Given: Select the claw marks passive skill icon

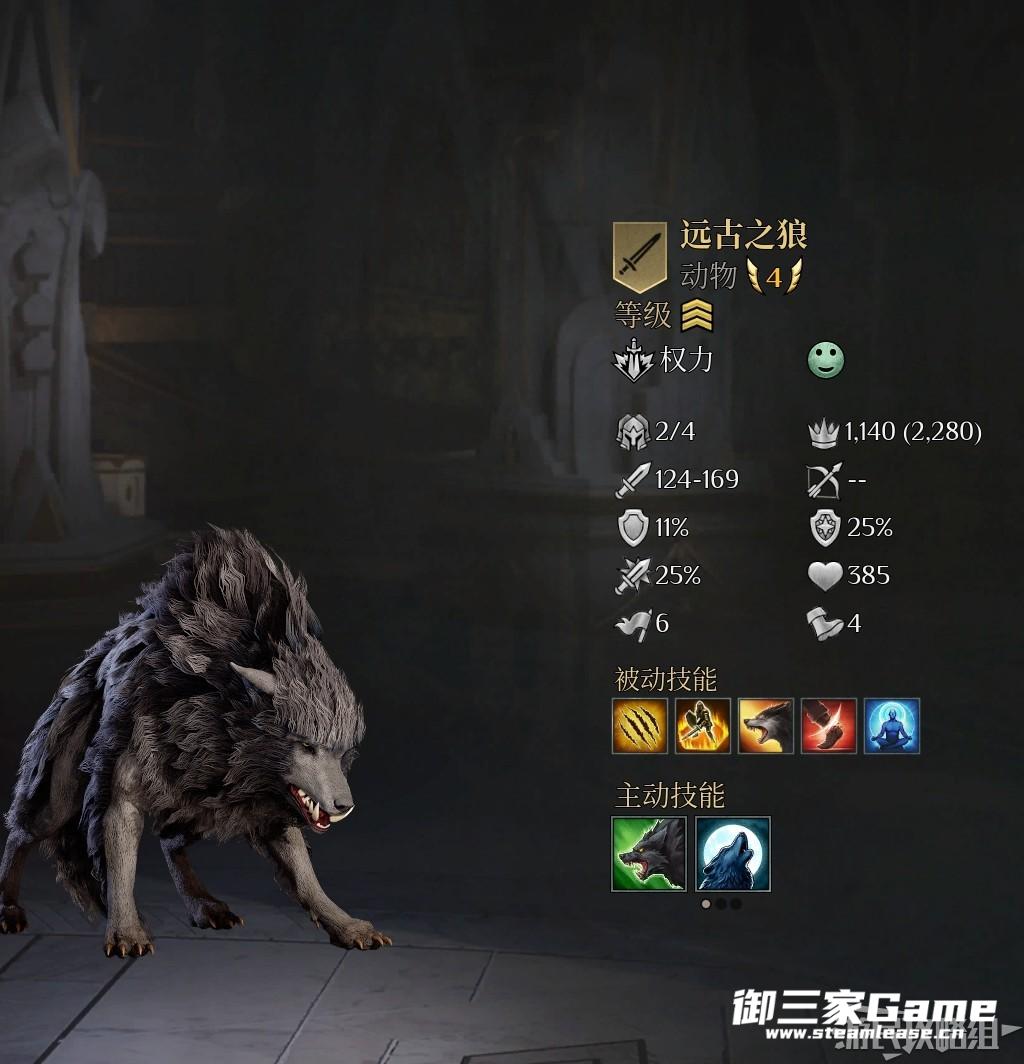Looking at the screenshot, I should tap(639, 726).
